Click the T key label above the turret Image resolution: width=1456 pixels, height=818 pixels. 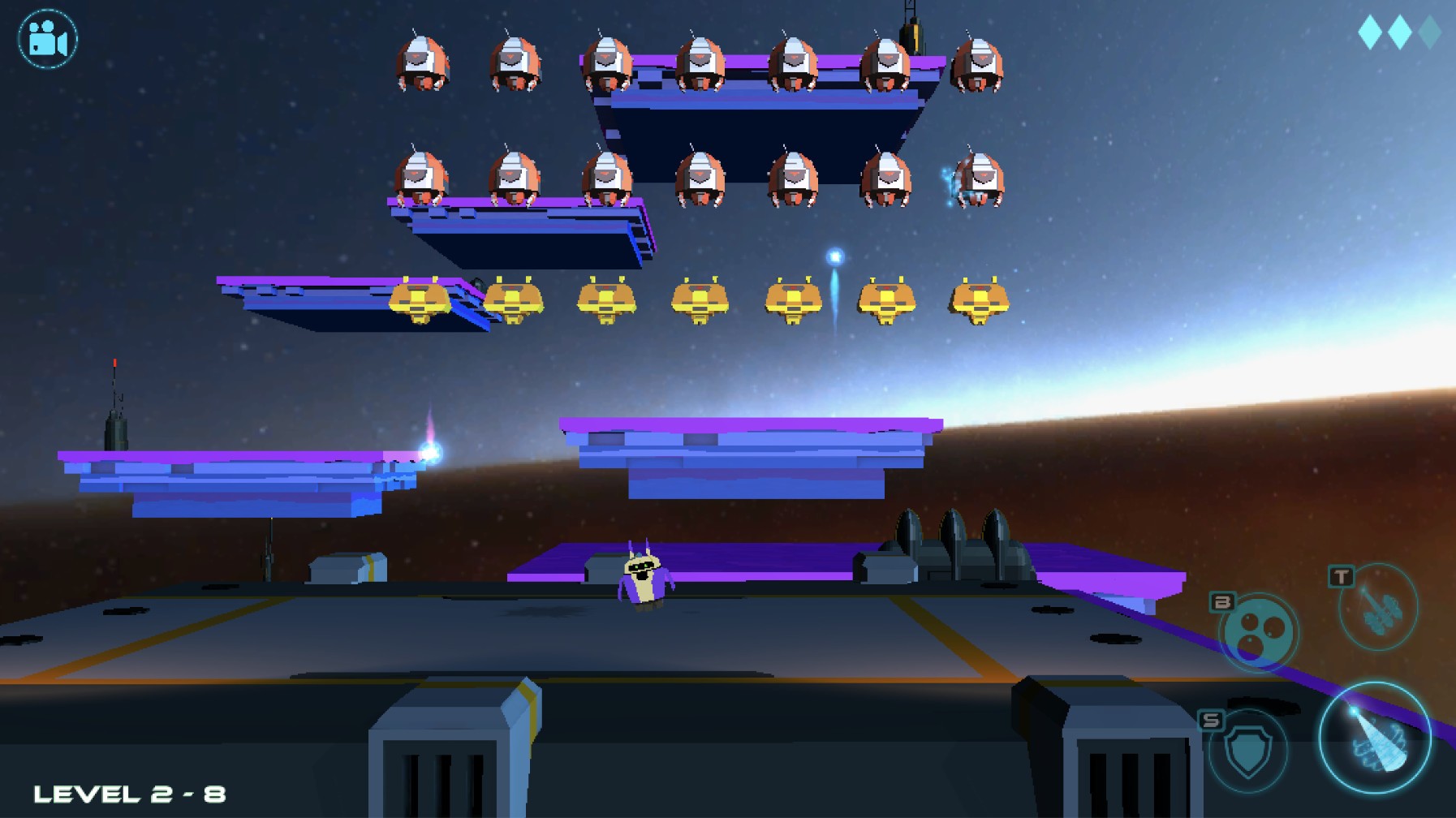1342,577
